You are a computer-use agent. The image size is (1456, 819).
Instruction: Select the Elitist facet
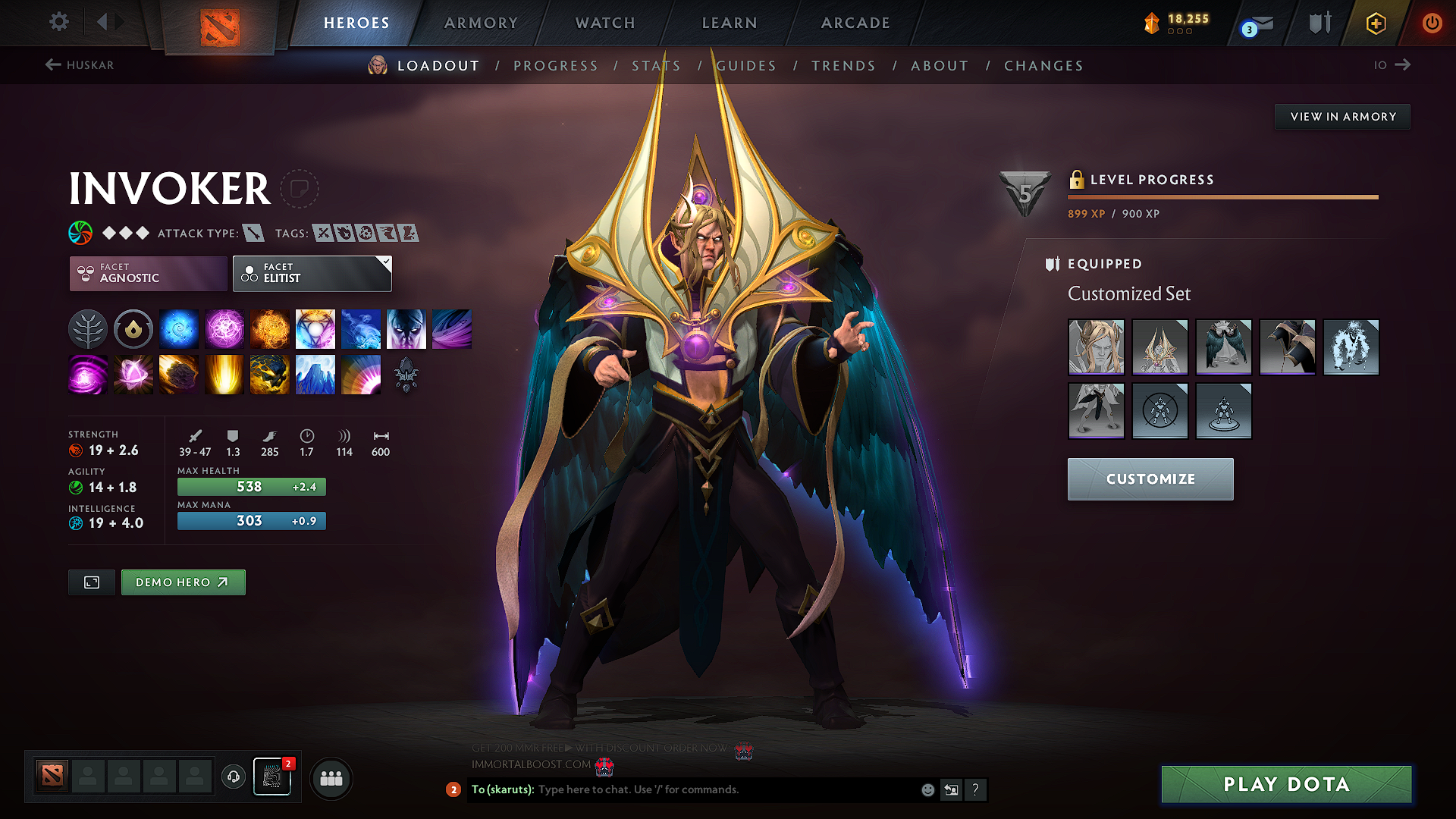coord(306,273)
